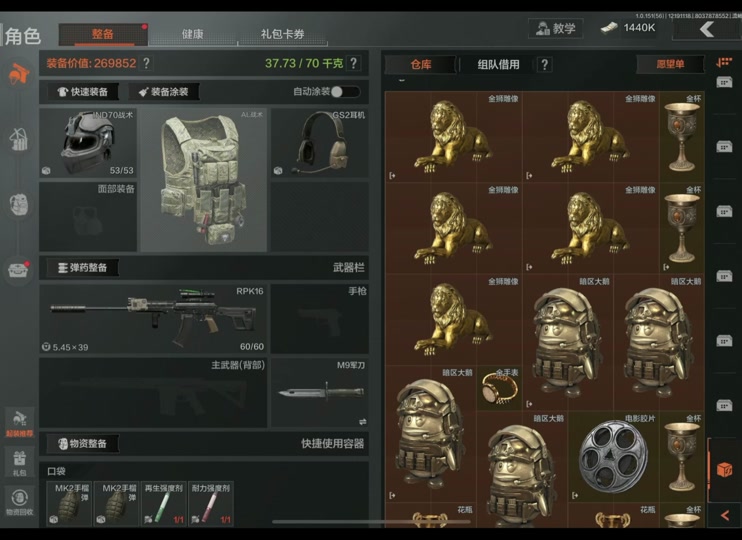Select the equipped tactical helmet slot
The height and width of the screenshot is (540, 742).
coord(88,143)
